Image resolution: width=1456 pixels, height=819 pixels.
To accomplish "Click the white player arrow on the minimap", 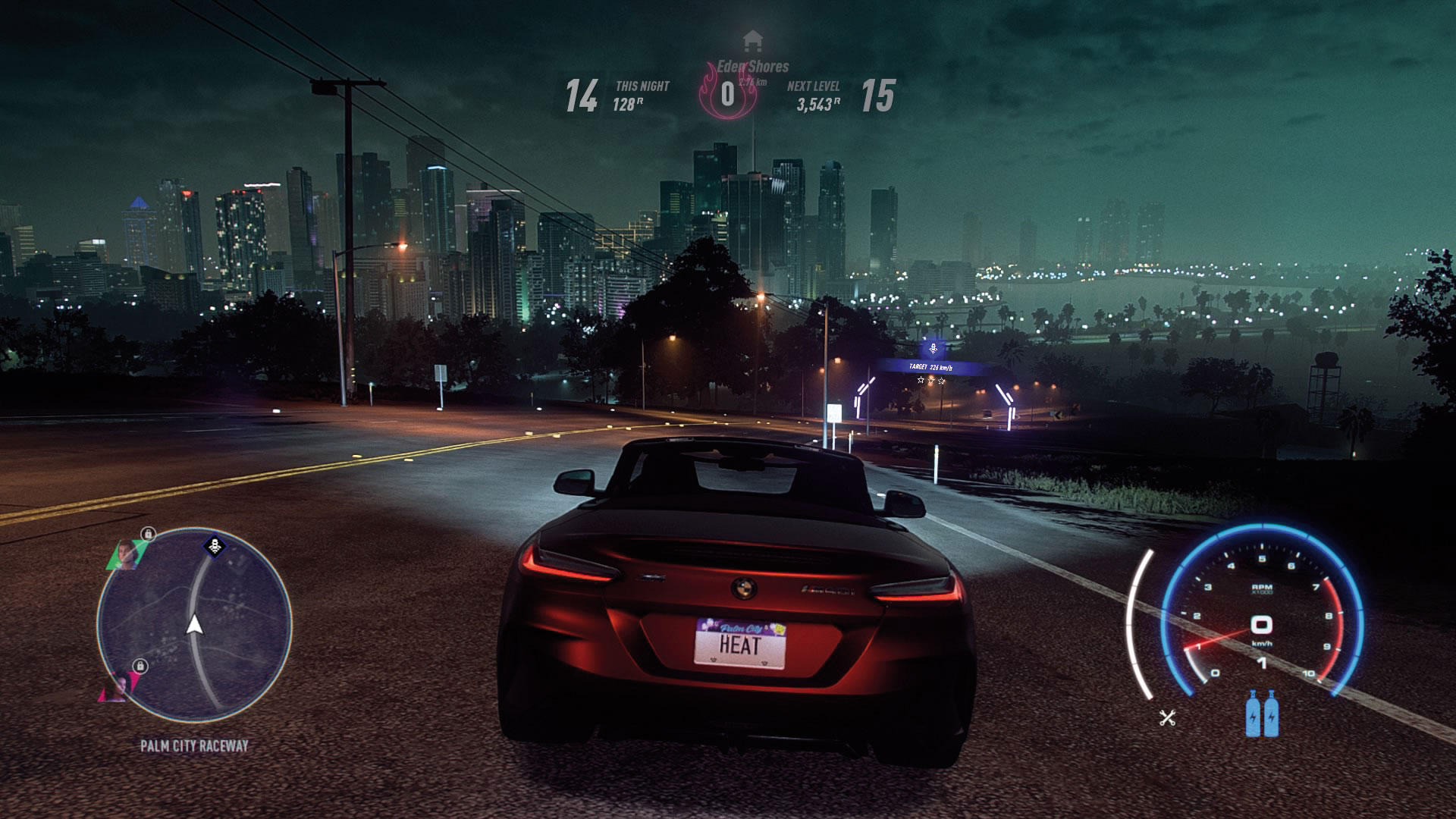I will (x=194, y=624).
